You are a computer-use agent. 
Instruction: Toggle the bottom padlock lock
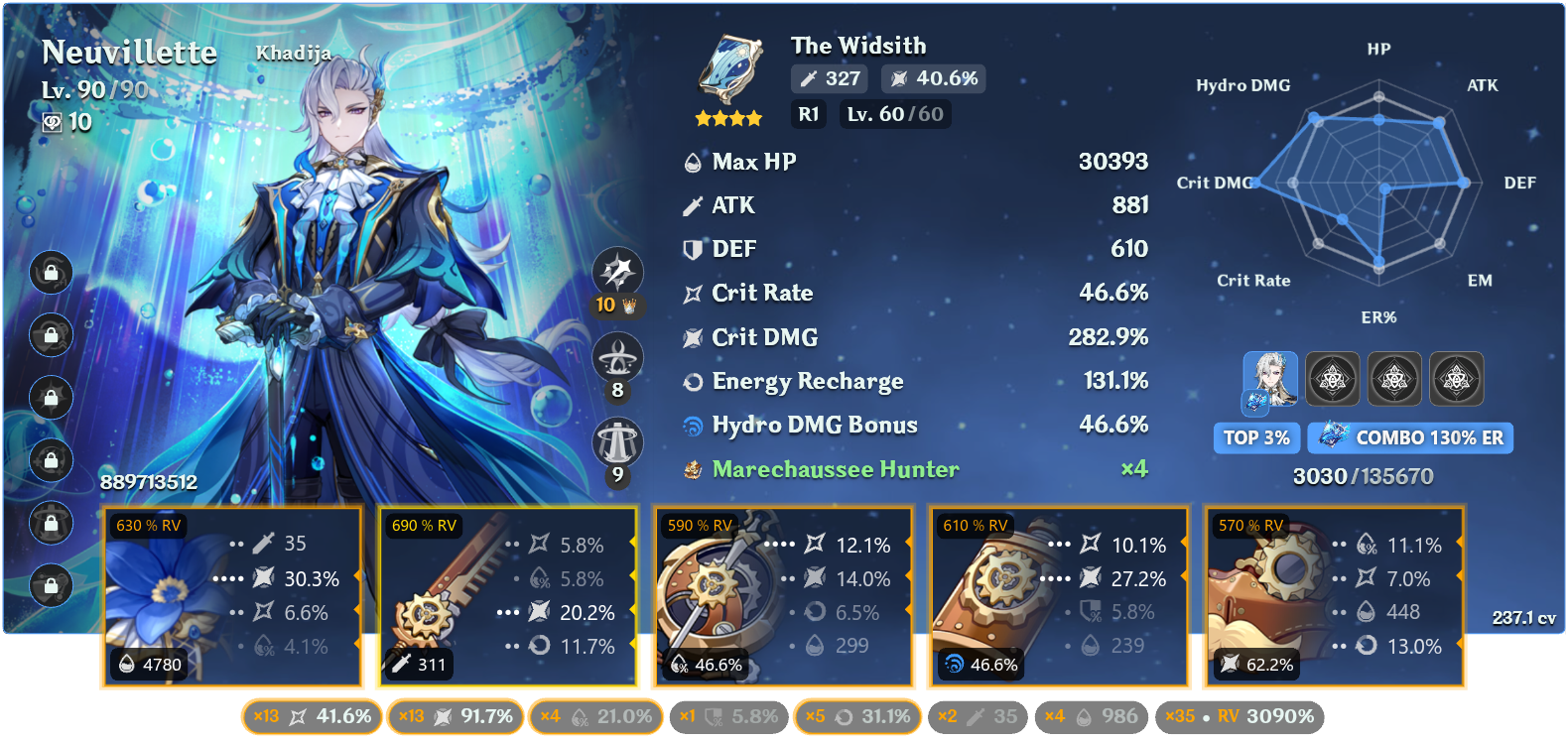[x=51, y=585]
